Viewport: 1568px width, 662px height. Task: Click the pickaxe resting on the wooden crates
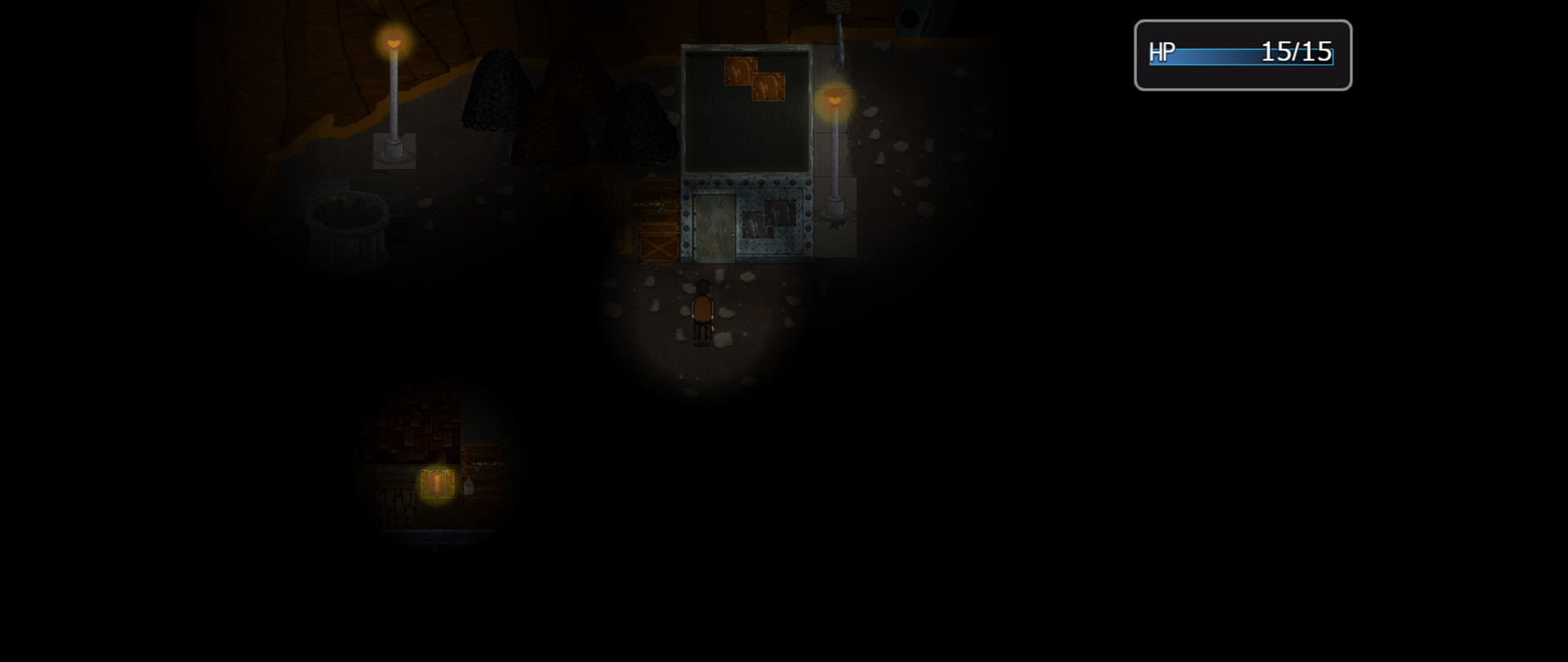click(x=660, y=204)
